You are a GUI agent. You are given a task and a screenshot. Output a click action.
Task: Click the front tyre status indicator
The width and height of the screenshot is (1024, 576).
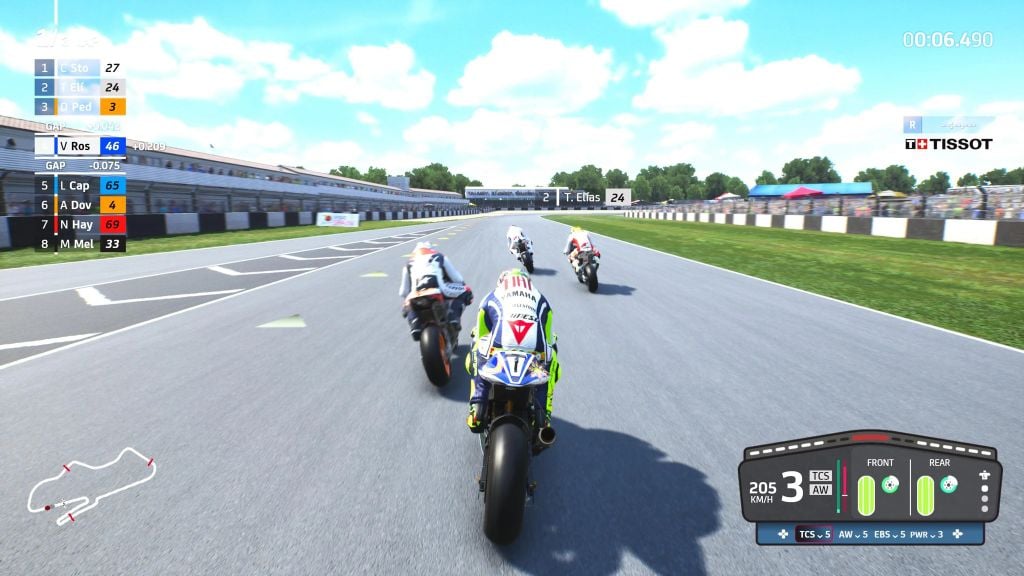click(866, 495)
